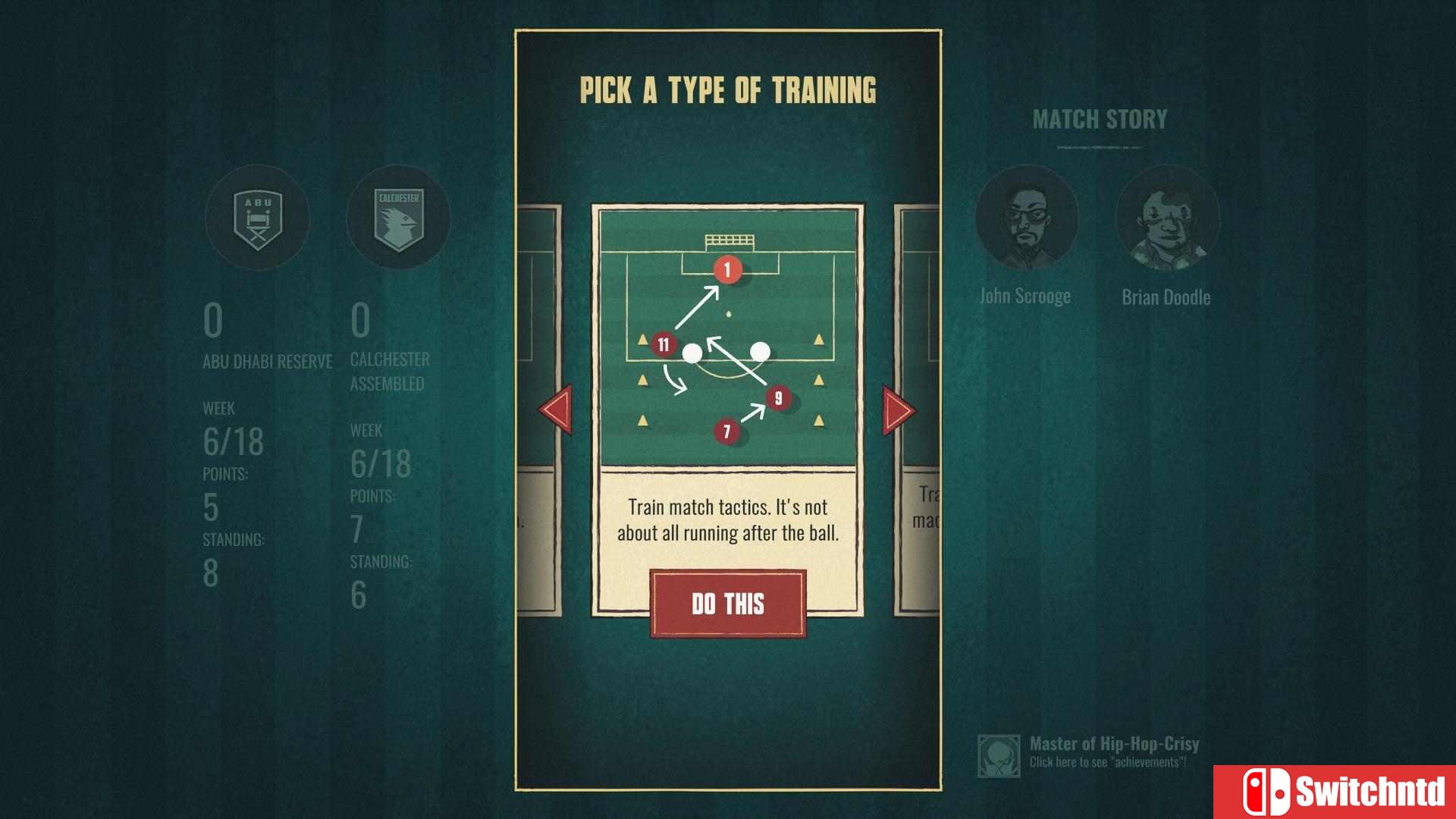Open the Pick a Type of Training header

(727, 87)
